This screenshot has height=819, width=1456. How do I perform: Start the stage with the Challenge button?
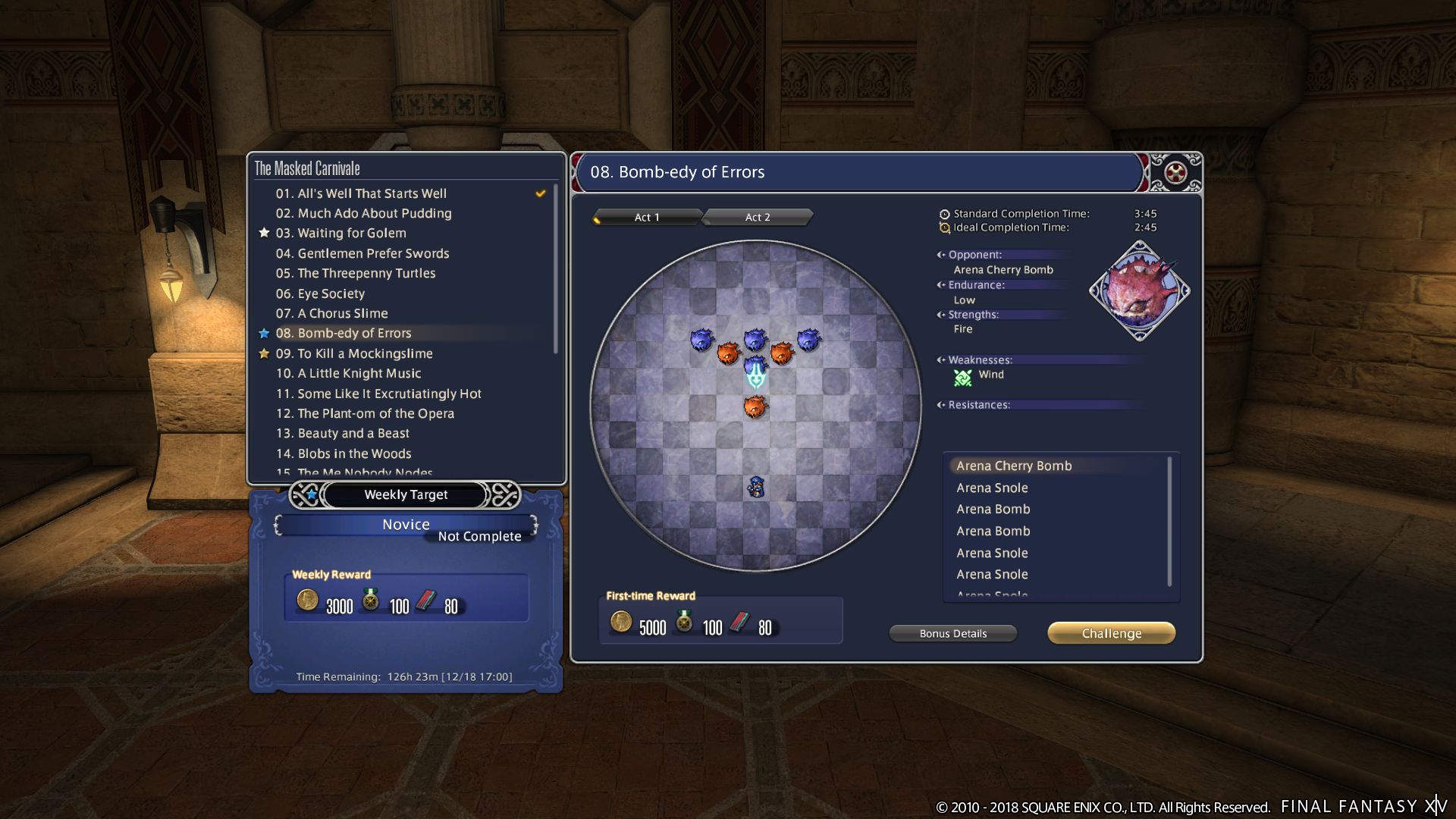[x=1111, y=633]
